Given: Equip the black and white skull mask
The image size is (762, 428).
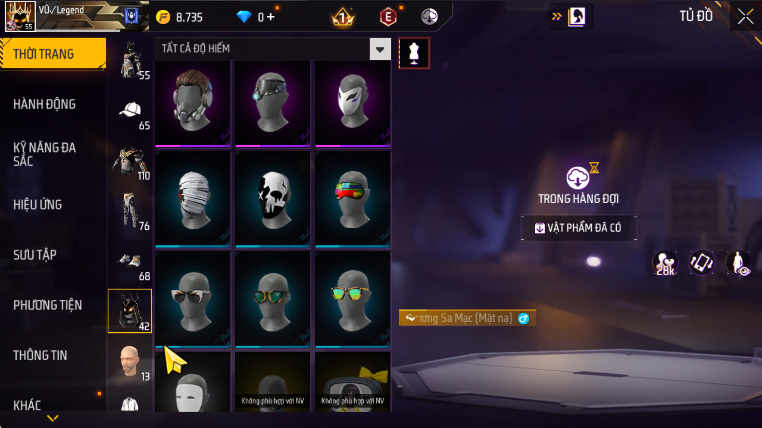Looking at the screenshot, I should point(273,197).
